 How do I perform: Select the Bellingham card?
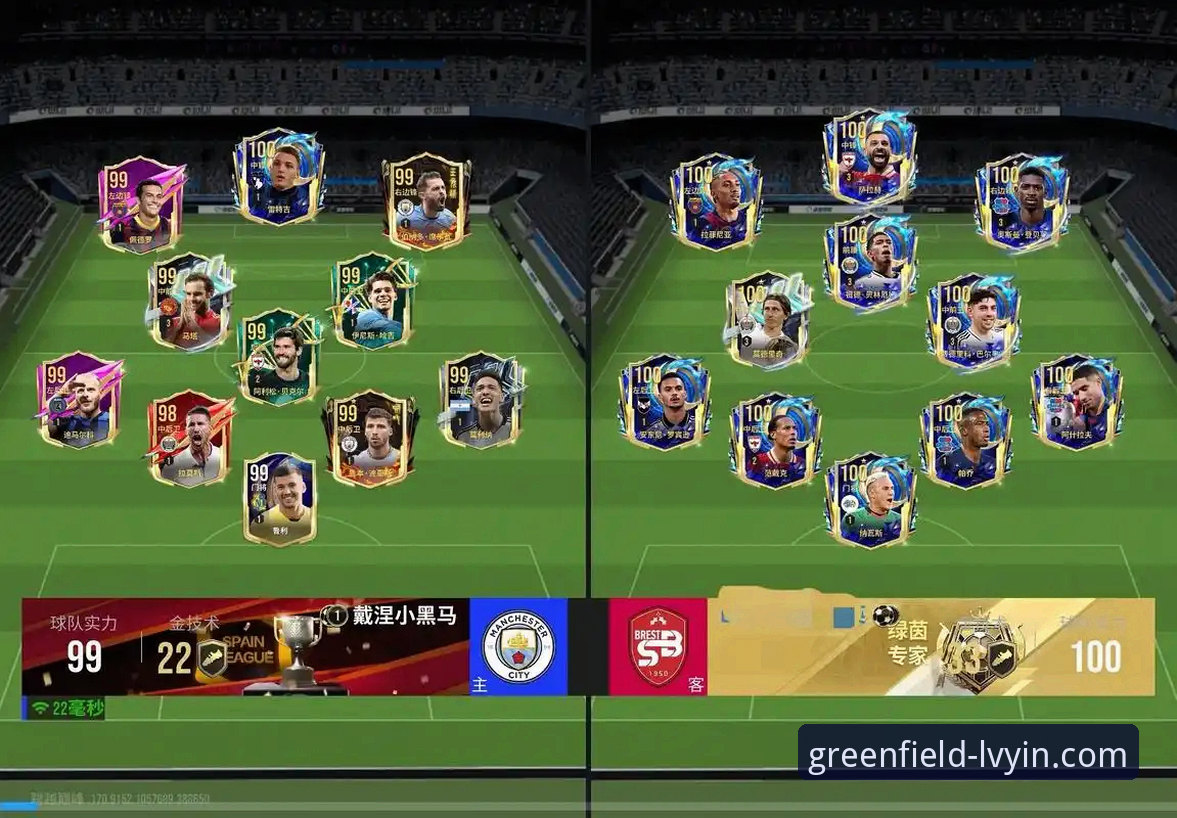870,260
